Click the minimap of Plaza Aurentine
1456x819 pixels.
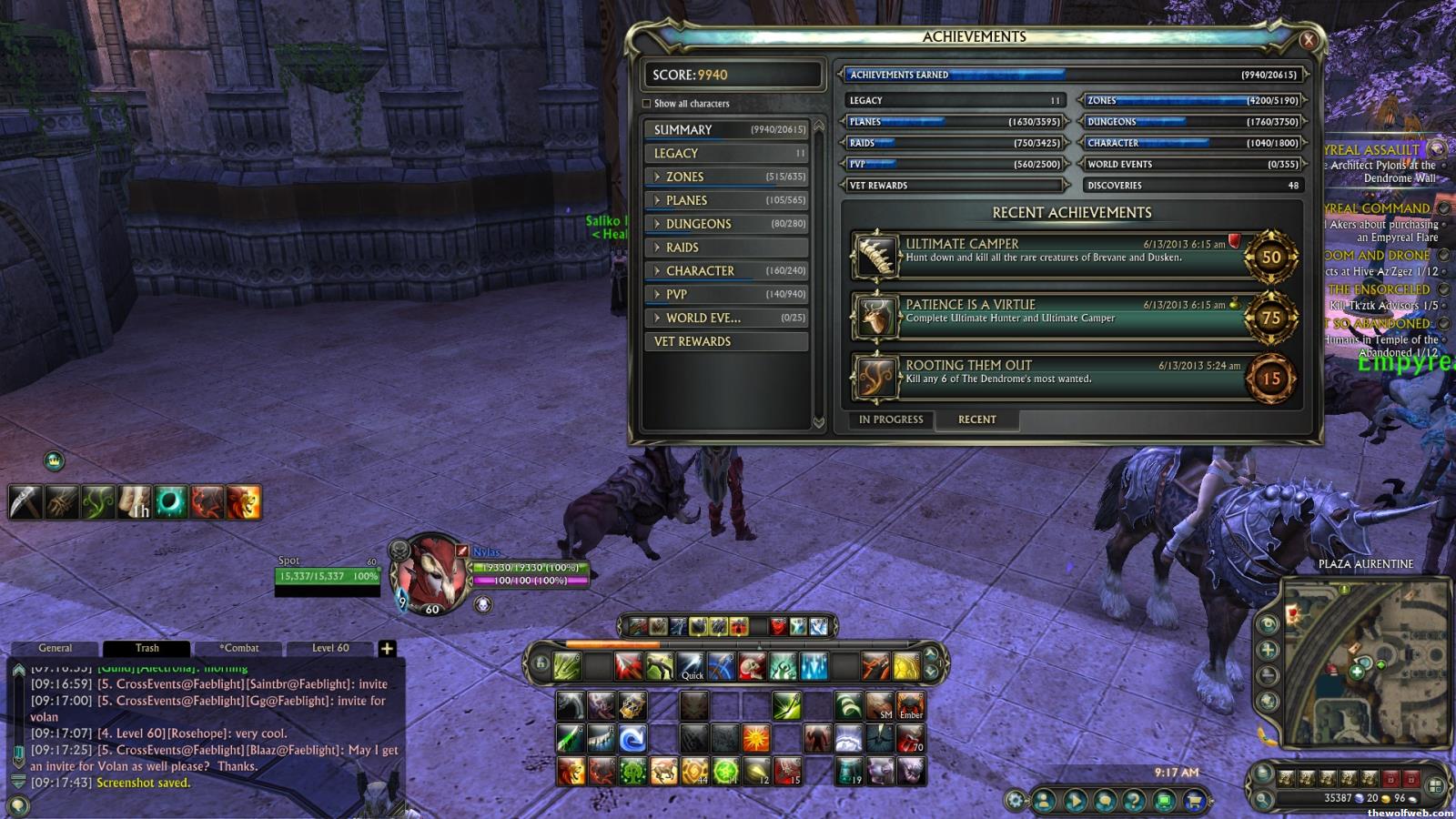[x=1365, y=662]
